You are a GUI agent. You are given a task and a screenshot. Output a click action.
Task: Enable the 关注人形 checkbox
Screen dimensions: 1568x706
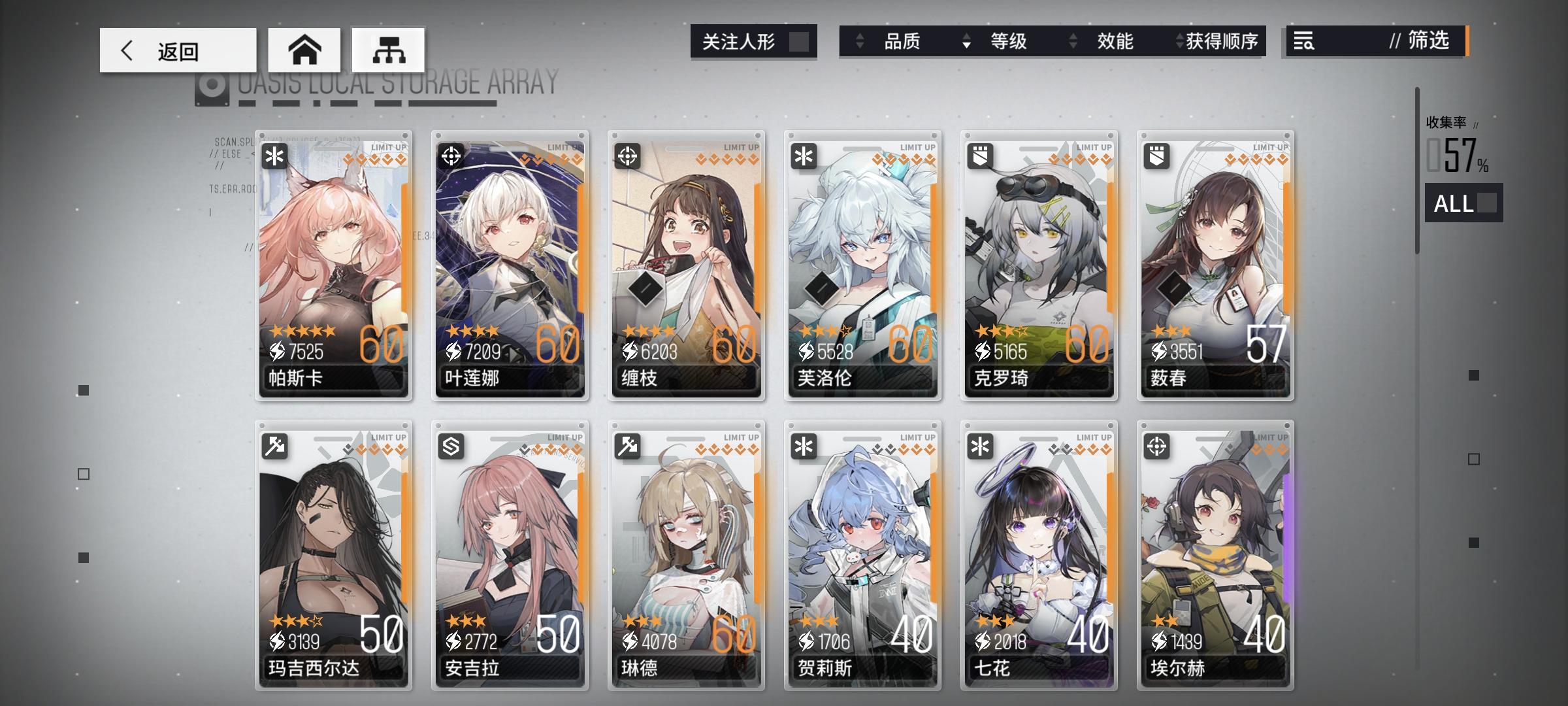798,41
